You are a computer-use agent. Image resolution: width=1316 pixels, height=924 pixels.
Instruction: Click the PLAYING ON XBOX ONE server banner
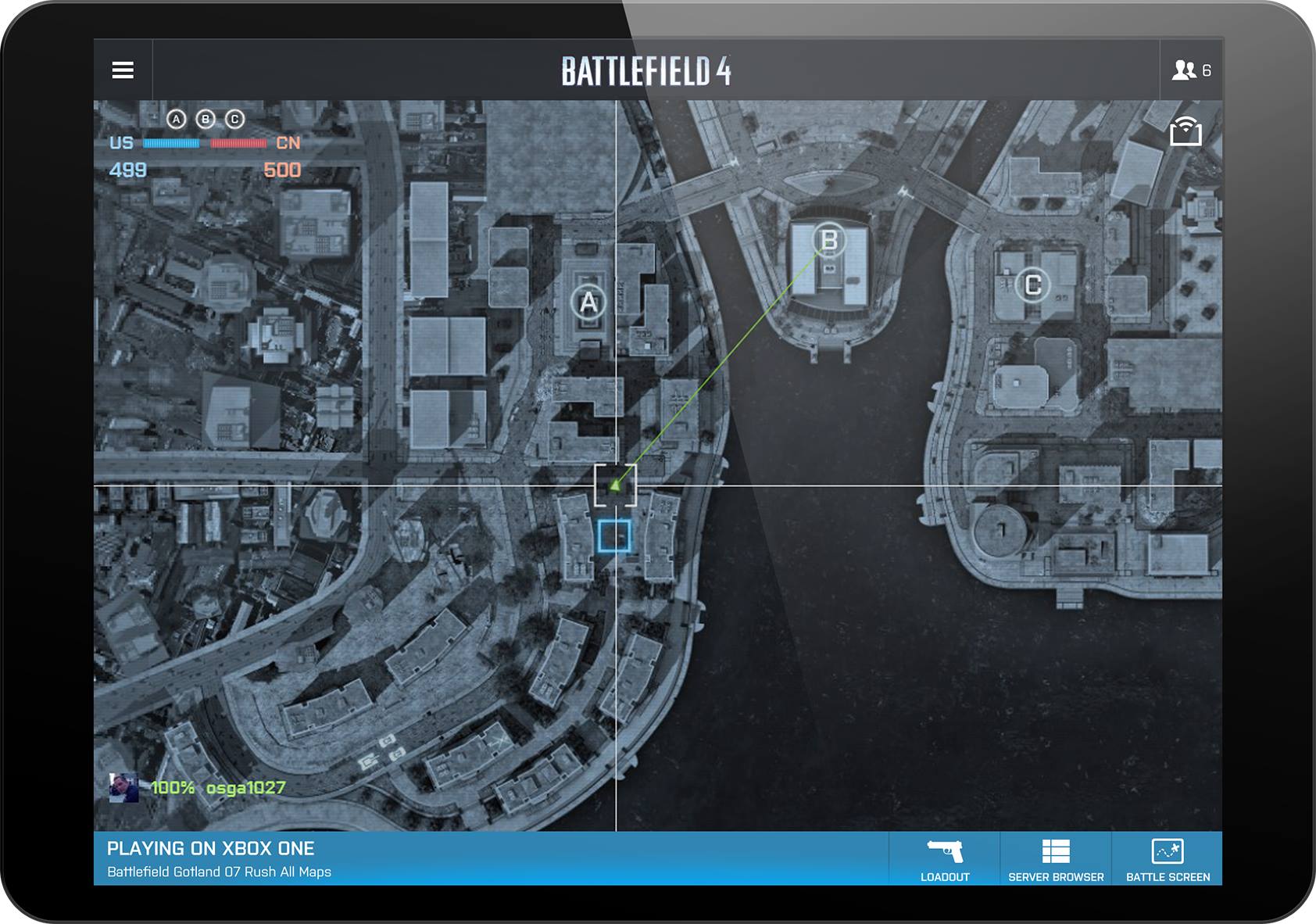coord(213,847)
